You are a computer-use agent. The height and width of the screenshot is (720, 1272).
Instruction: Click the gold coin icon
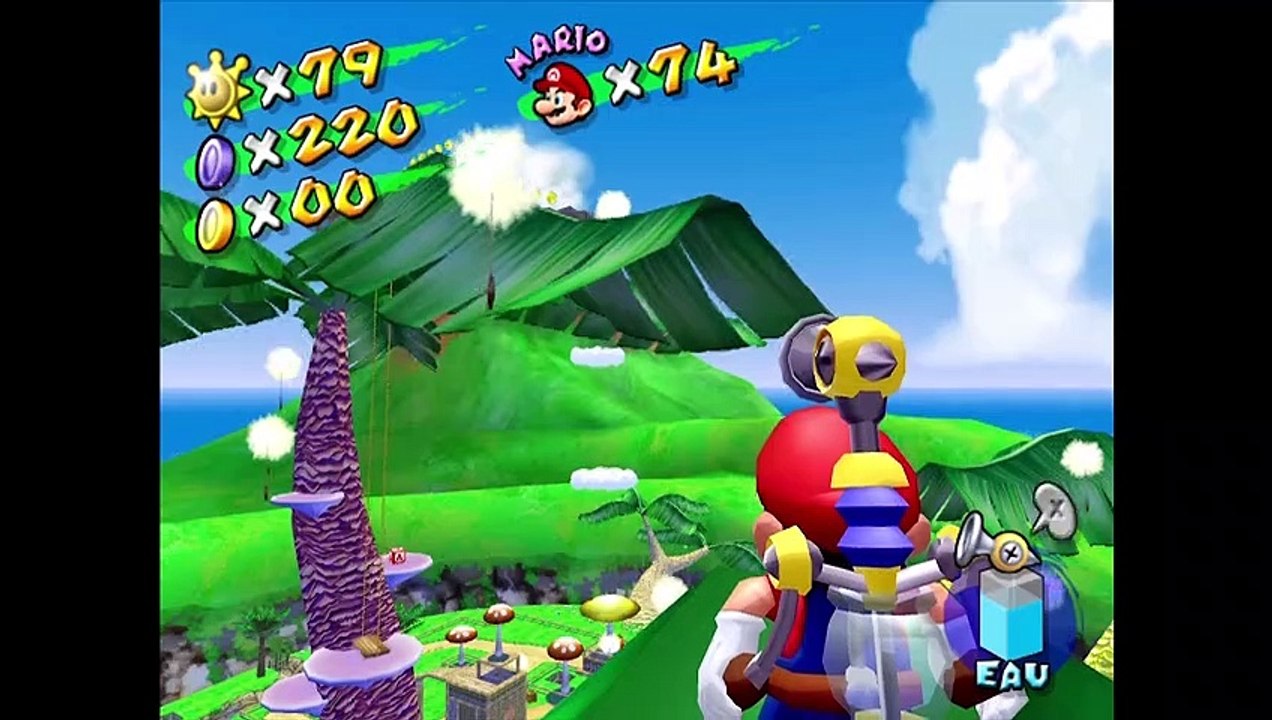(214, 224)
